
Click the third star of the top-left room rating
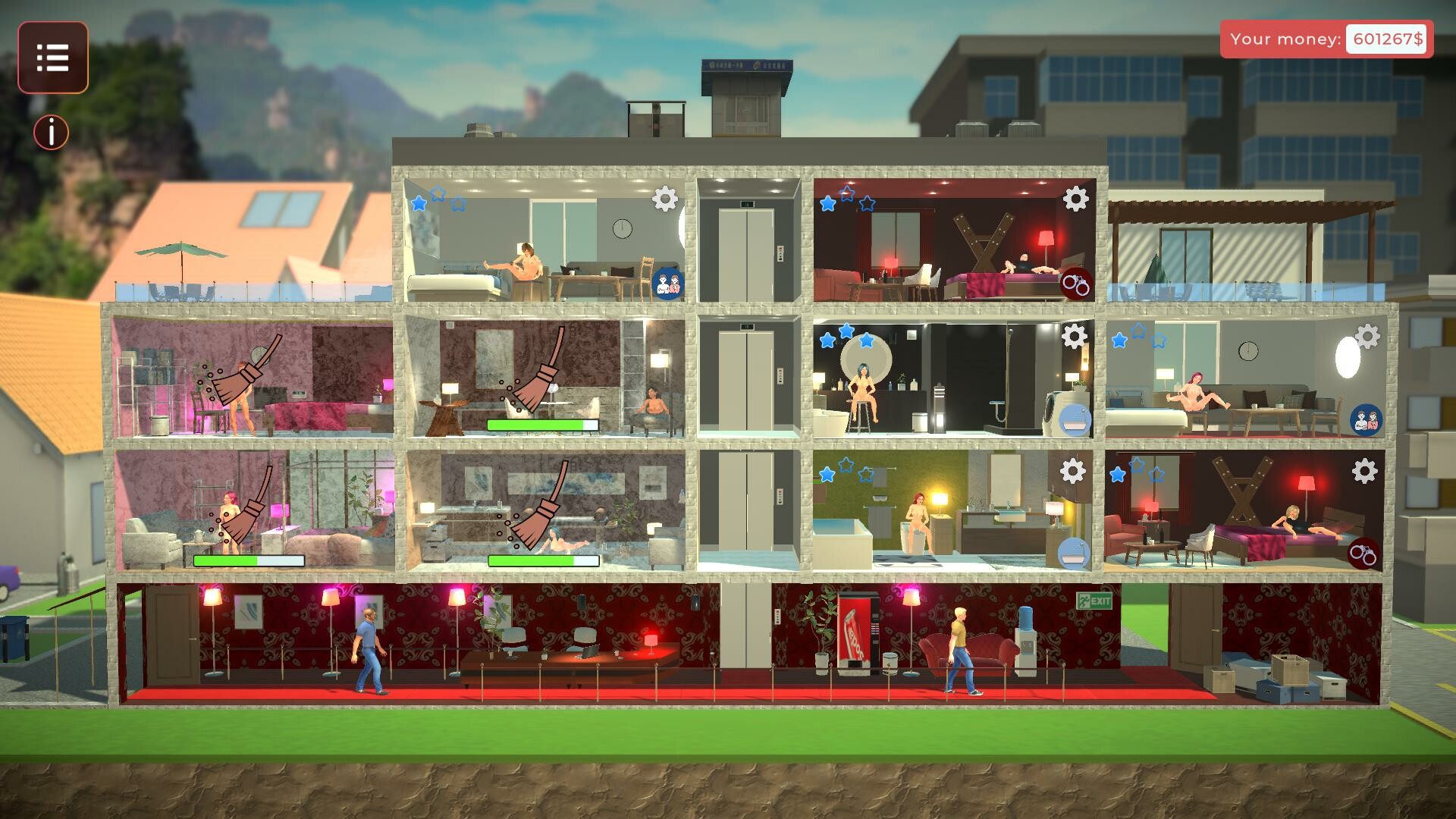click(458, 203)
